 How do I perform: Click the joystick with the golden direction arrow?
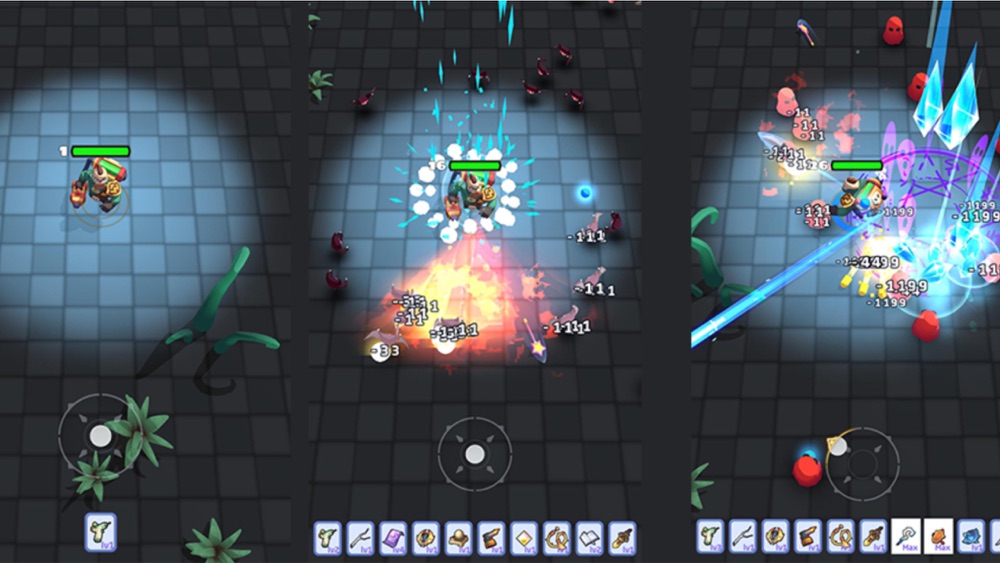pyautogui.click(x=862, y=463)
